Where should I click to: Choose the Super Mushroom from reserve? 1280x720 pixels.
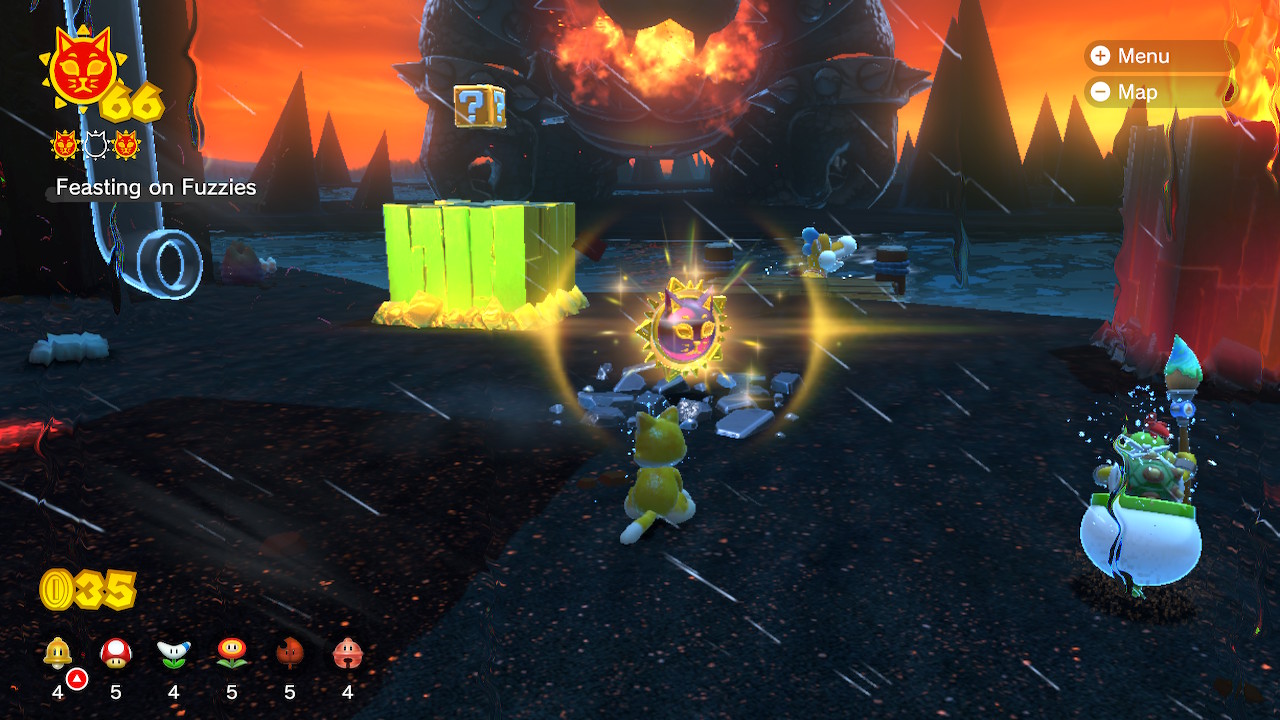(x=116, y=654)
